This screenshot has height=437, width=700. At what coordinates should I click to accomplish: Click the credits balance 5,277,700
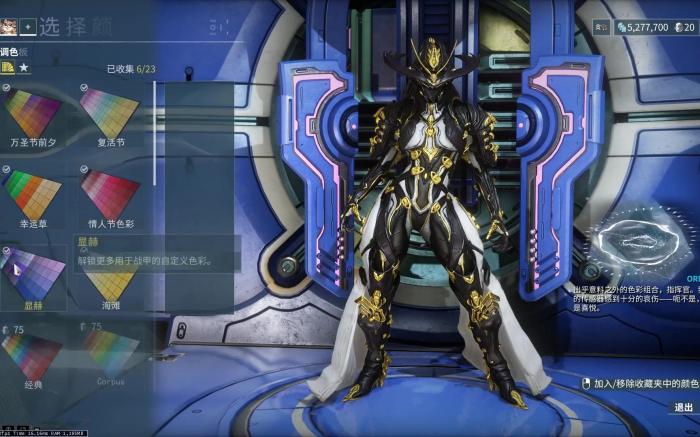[642, 27]
